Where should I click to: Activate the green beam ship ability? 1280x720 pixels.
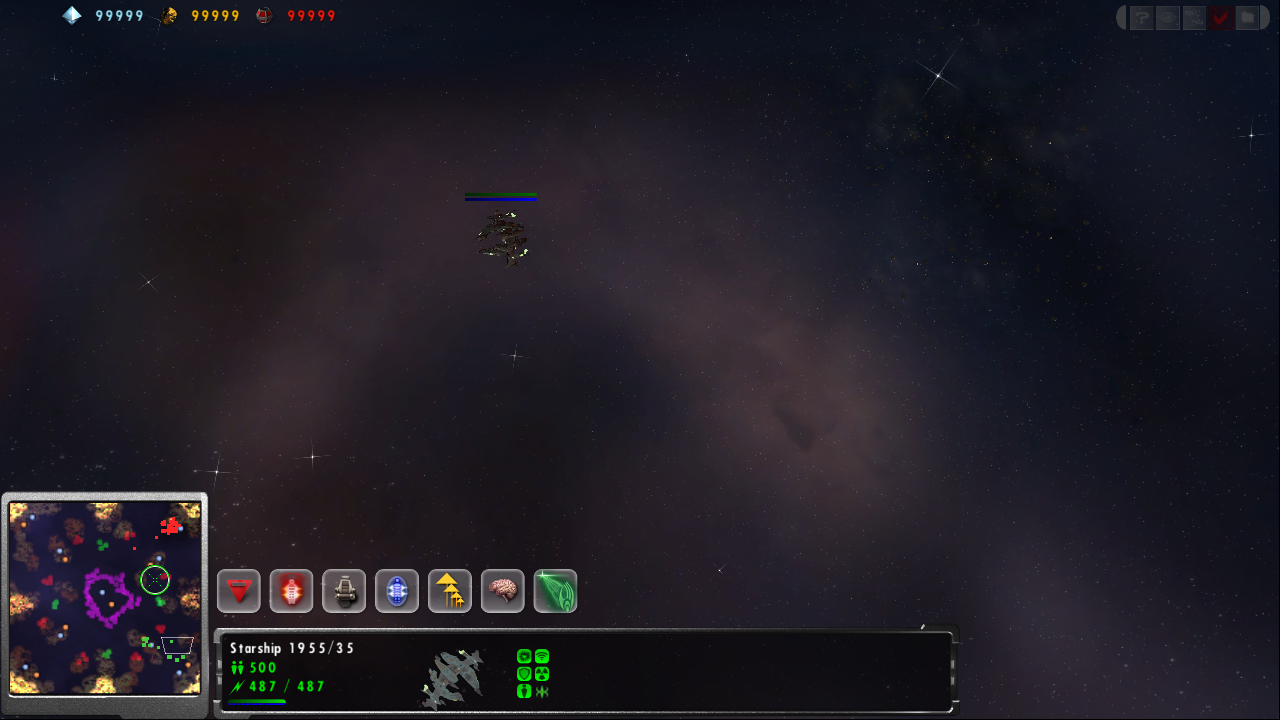click(x=556, y=591)
